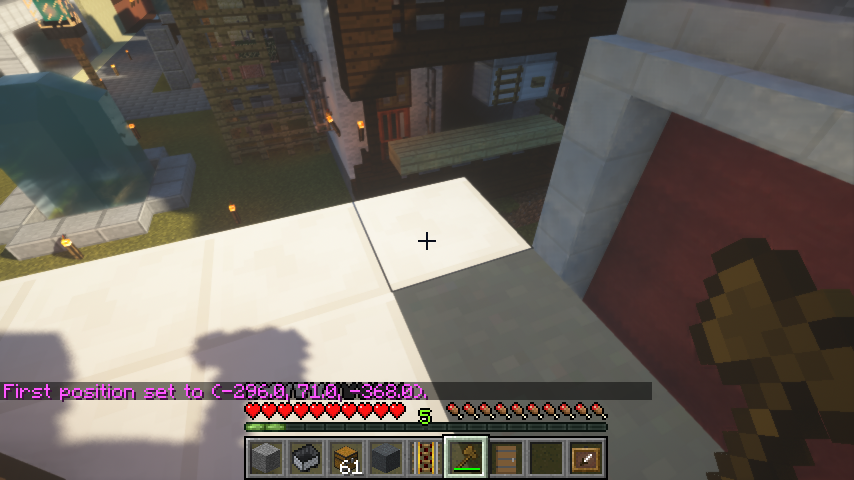Choose the block stack of 61
The width and height of the screenshot is (854, 480).
click(x=346, y=458)
